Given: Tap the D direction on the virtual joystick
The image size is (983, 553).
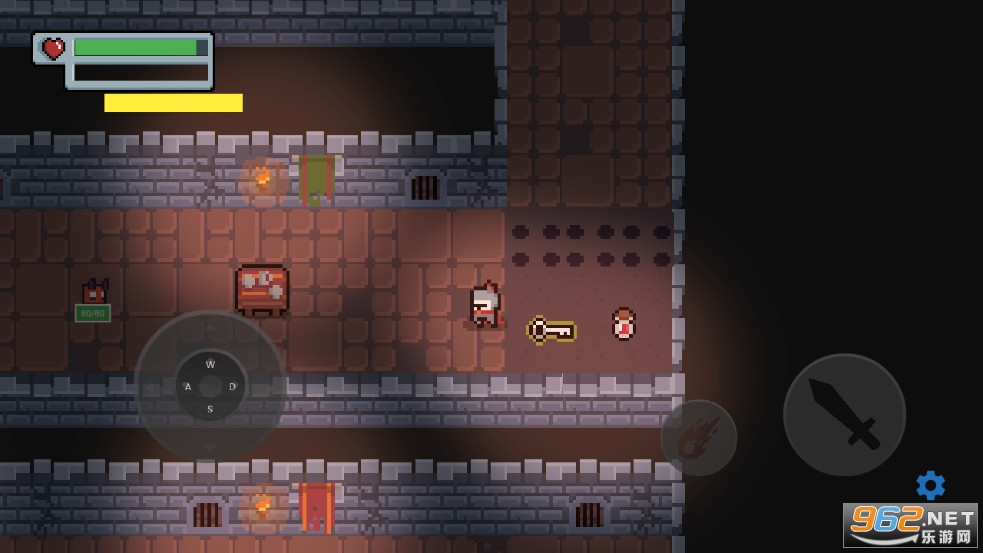Looking at the screenshot, I should coord(233,387).
